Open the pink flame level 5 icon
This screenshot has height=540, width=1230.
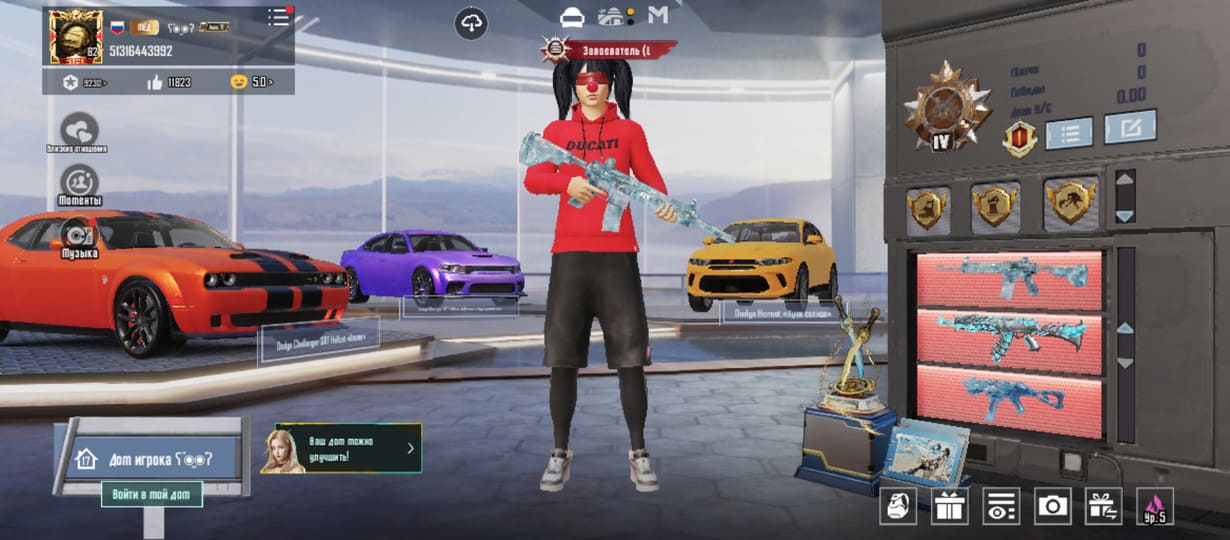point(1156,506)
